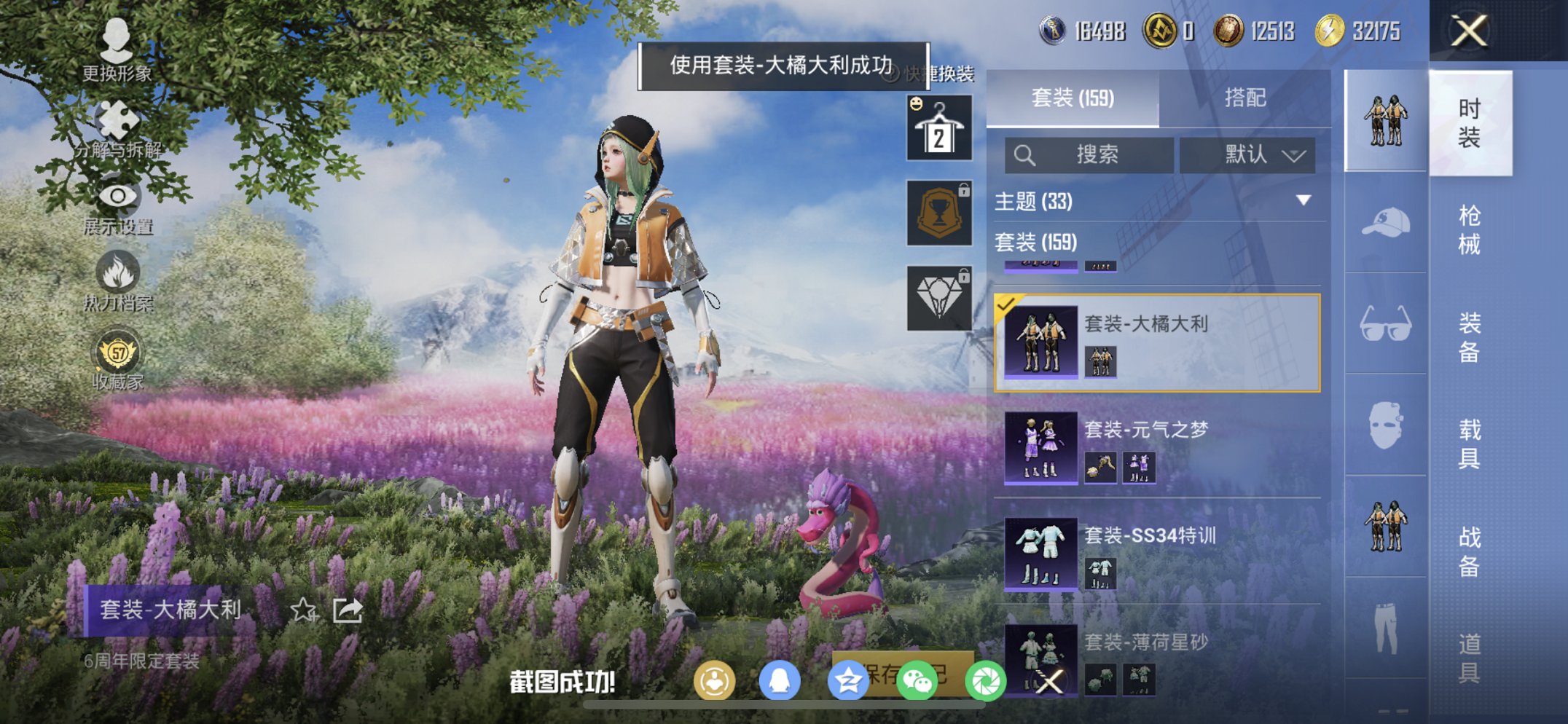
Task: Open the quick outfit hanger showing 2
Action: point(938,130)
